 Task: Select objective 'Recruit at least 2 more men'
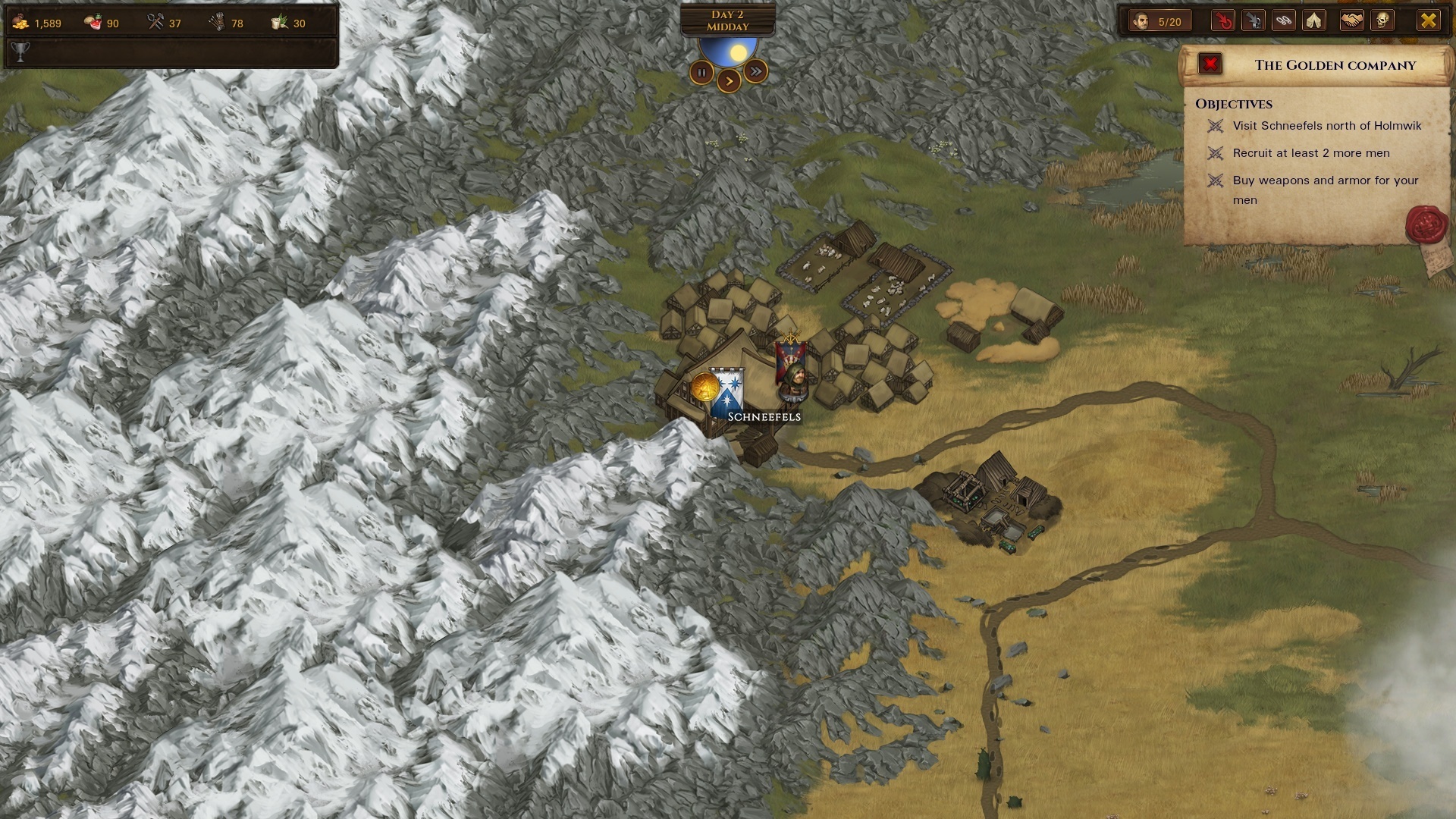[x=1313, y=153]
